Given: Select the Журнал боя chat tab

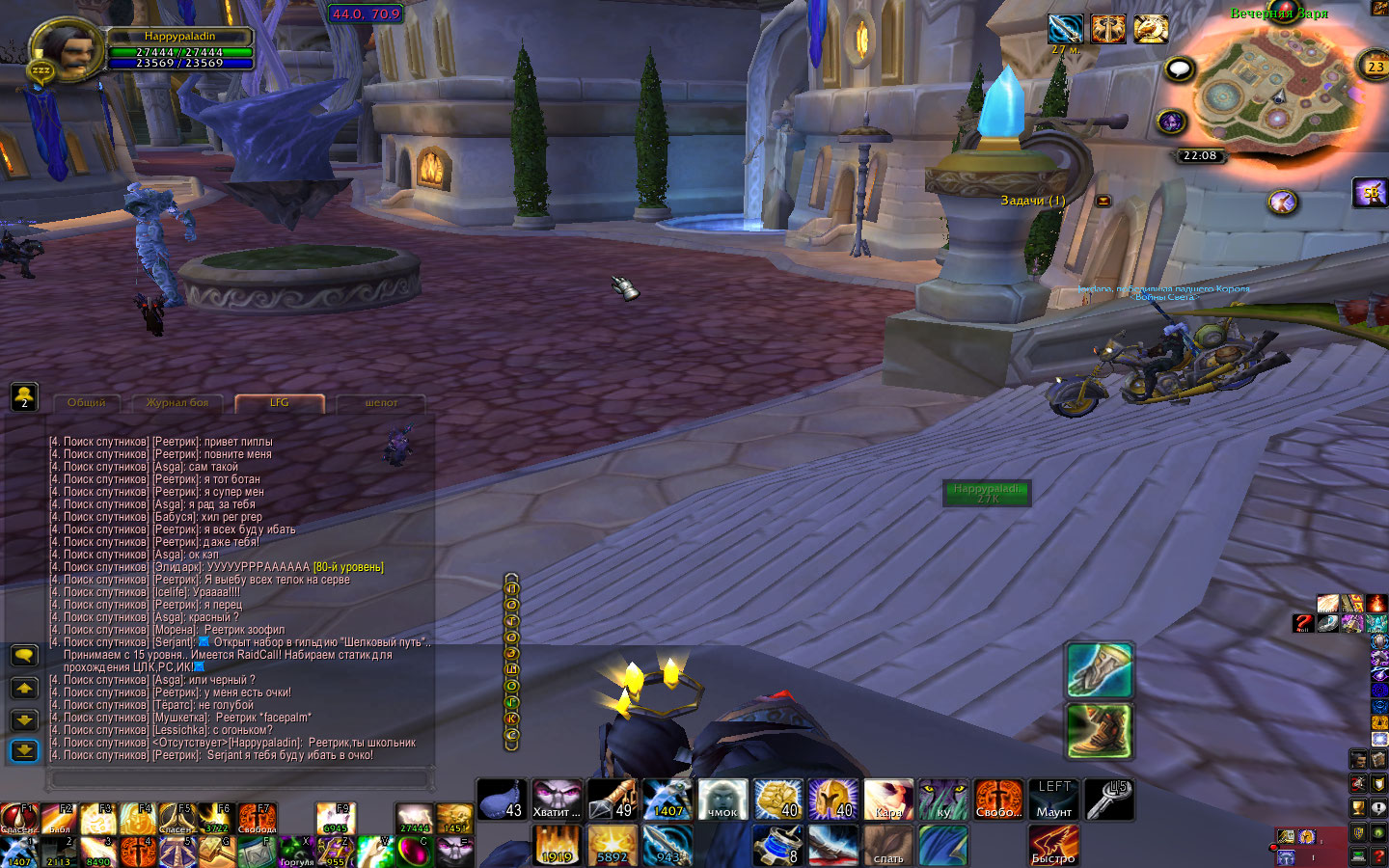Looking at the screenshot, I should point(177,403).
